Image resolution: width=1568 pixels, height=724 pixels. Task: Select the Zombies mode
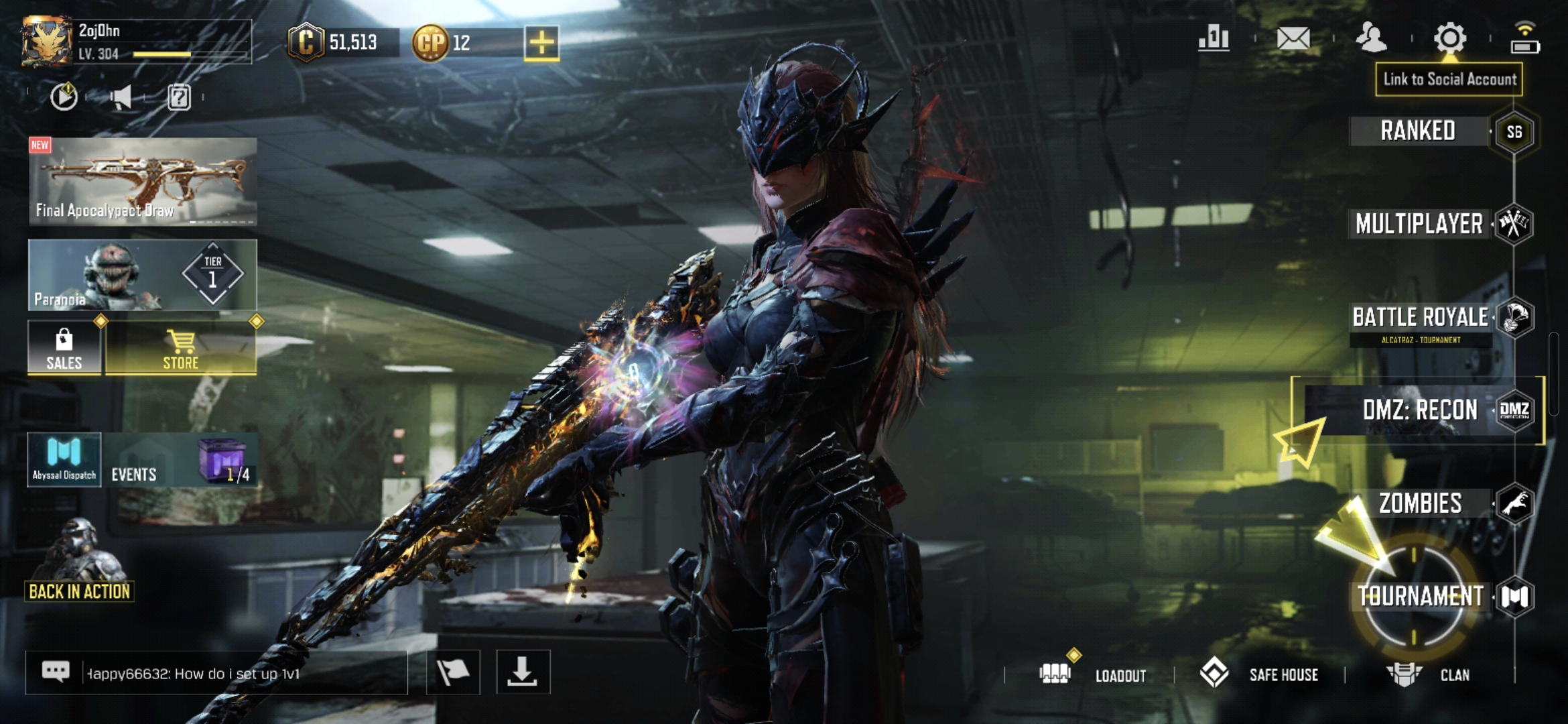tap(1421, 503)
